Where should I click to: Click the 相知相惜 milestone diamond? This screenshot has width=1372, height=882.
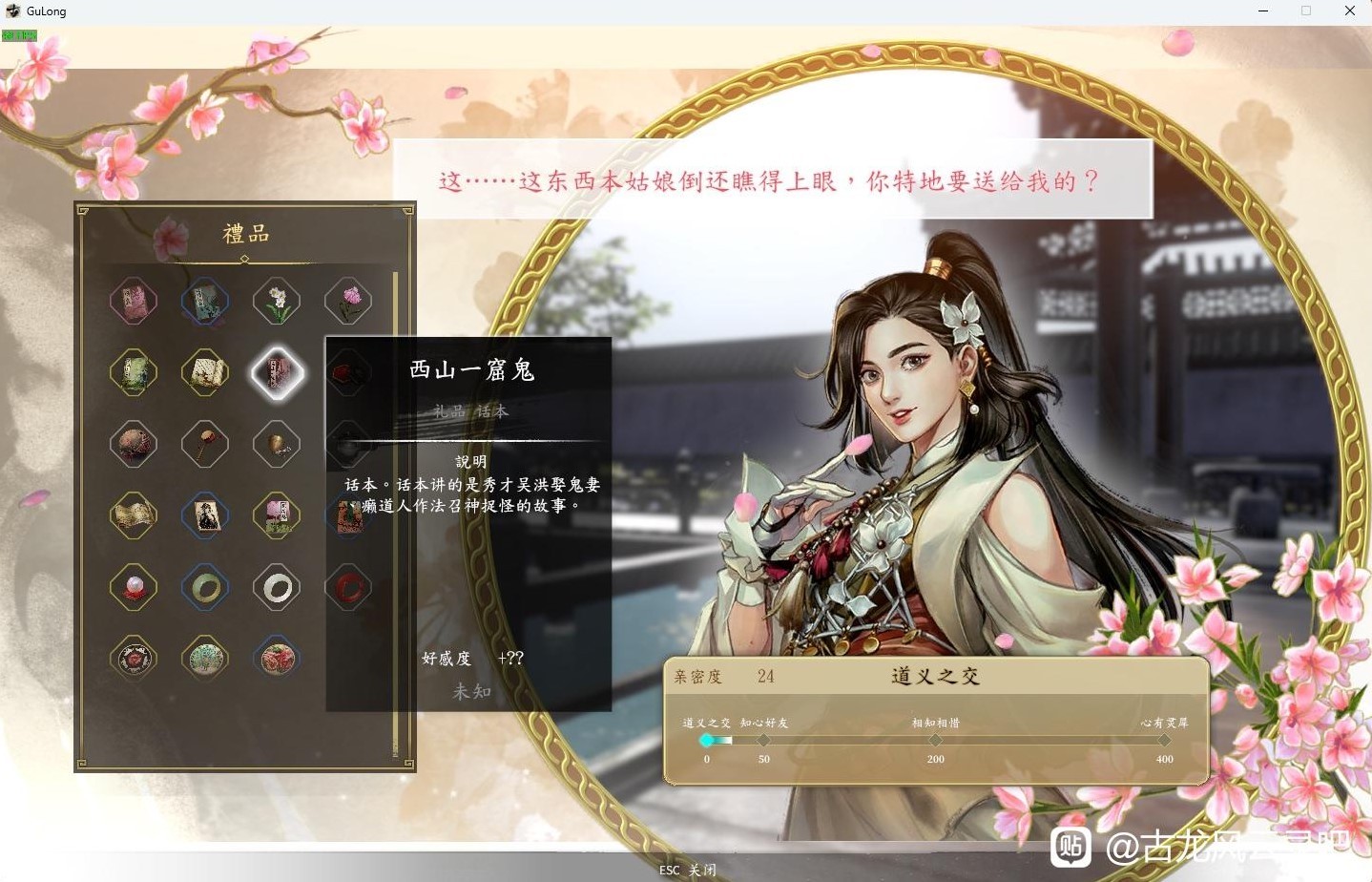(x=934, y=738)
